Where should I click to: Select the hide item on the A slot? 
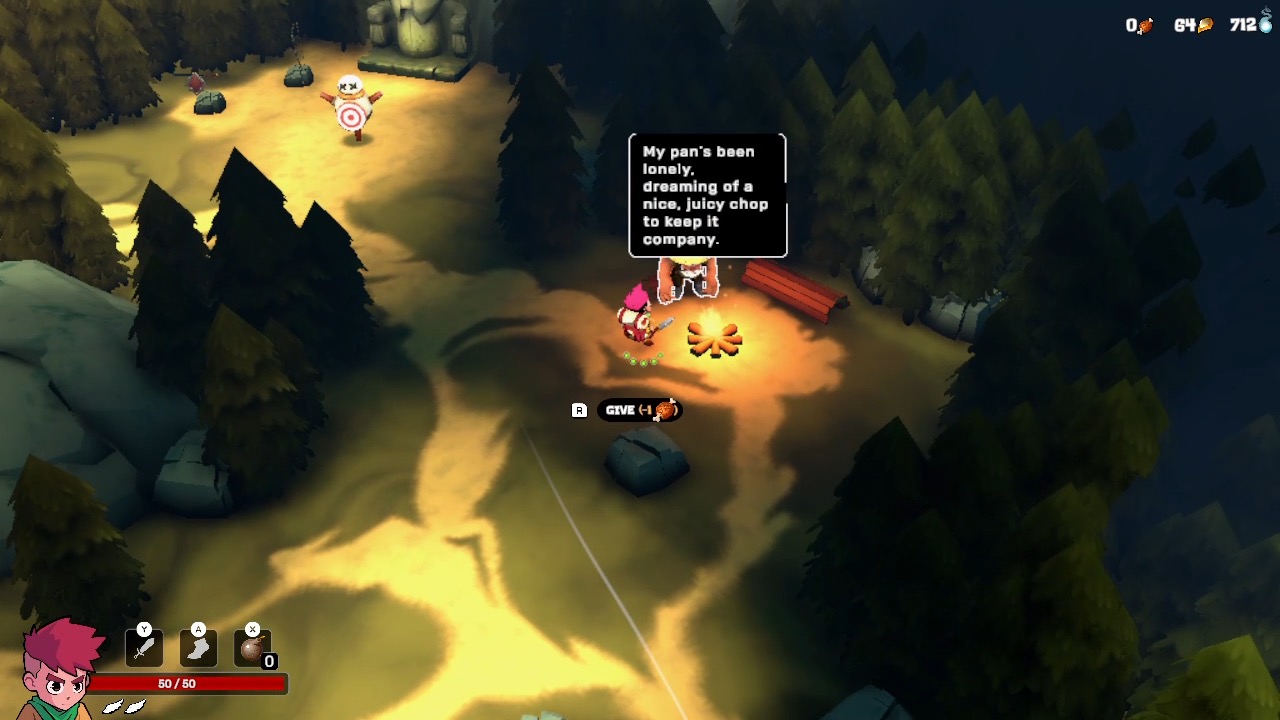tap(197, 648)
